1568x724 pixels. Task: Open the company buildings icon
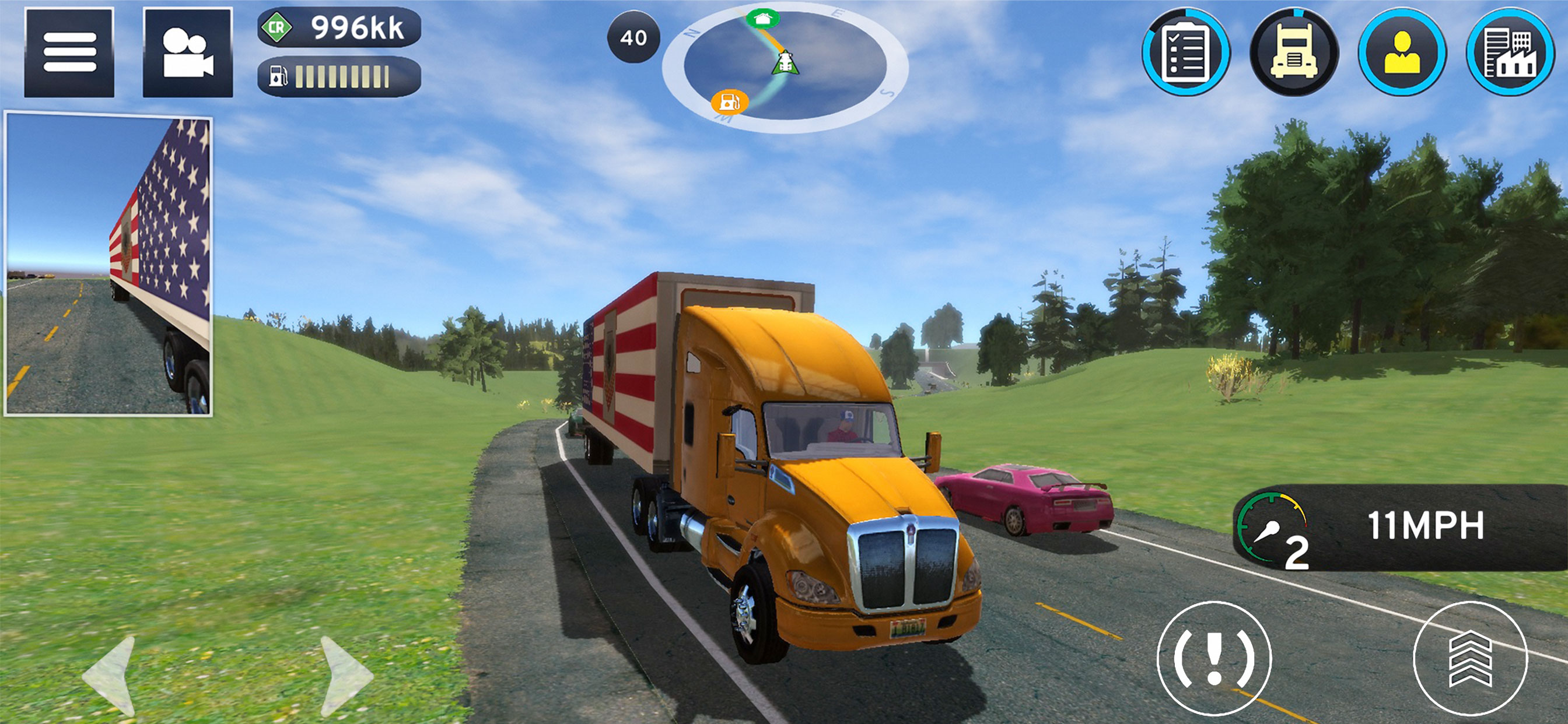coord(1510,52)
